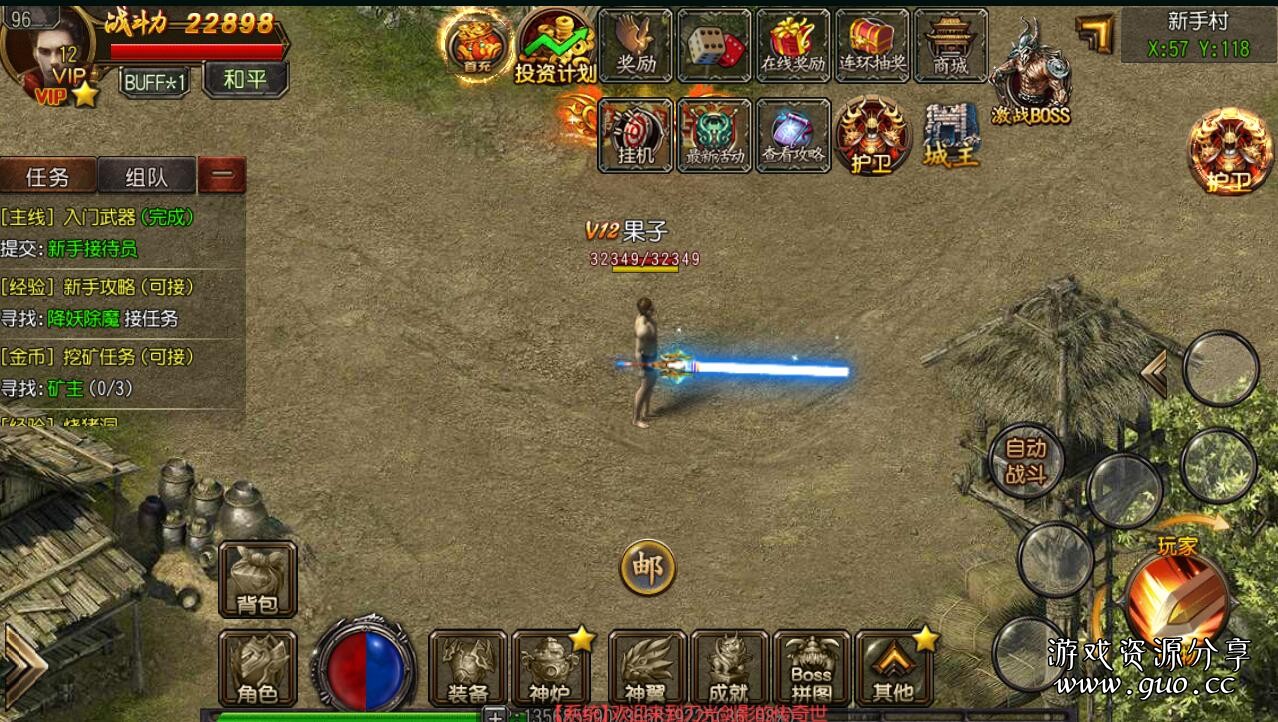The width and height of the screenshot is (1278, 722).
Task: Open the 投资计划 investment plan
Action: point(555,46)
